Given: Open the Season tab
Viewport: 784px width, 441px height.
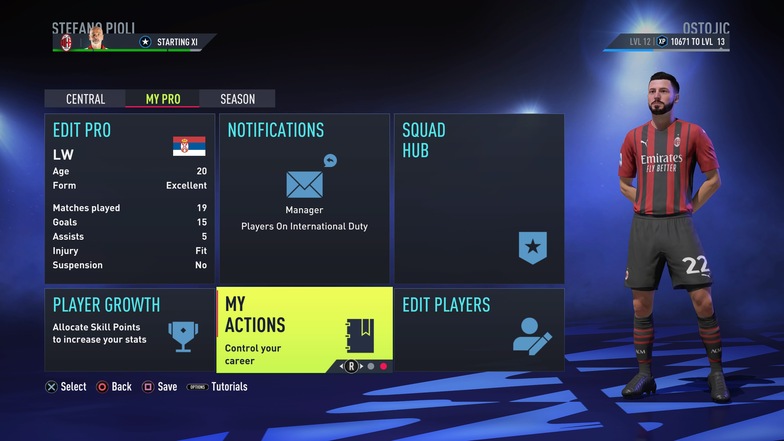Looking at the screenshot, I should (237, 99).
